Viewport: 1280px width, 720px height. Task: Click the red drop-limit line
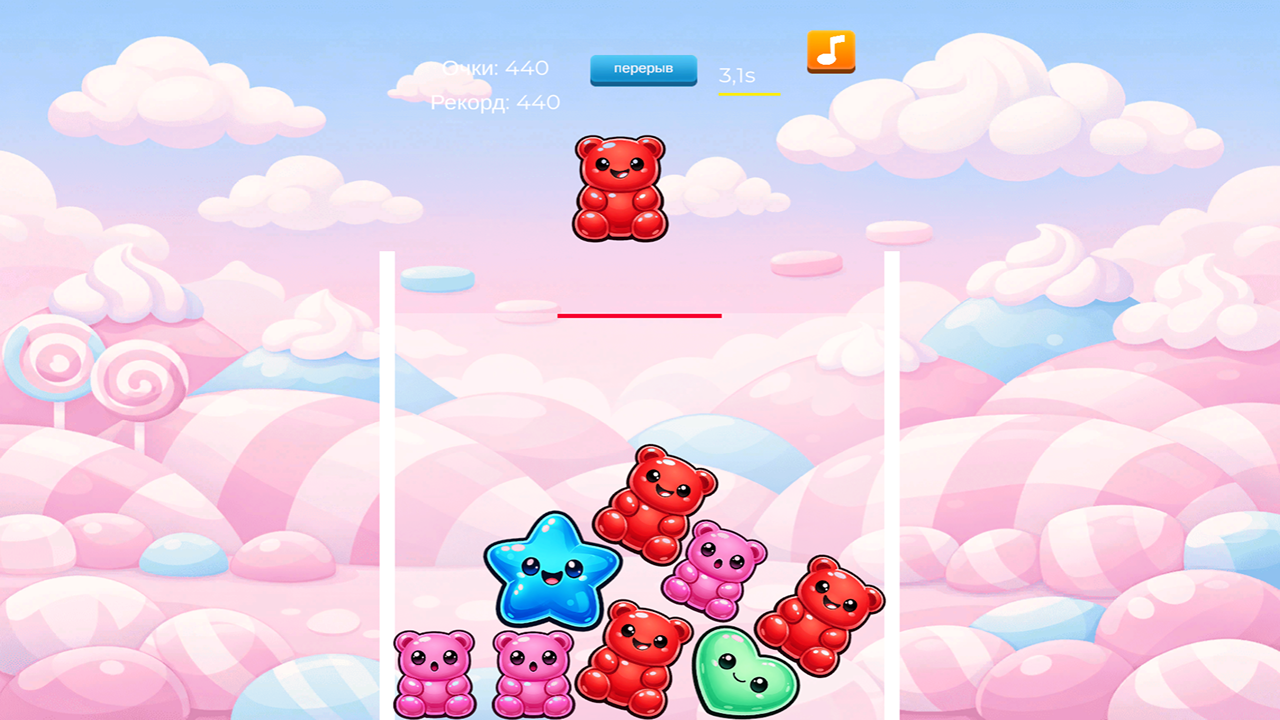(x=640, y=314)
